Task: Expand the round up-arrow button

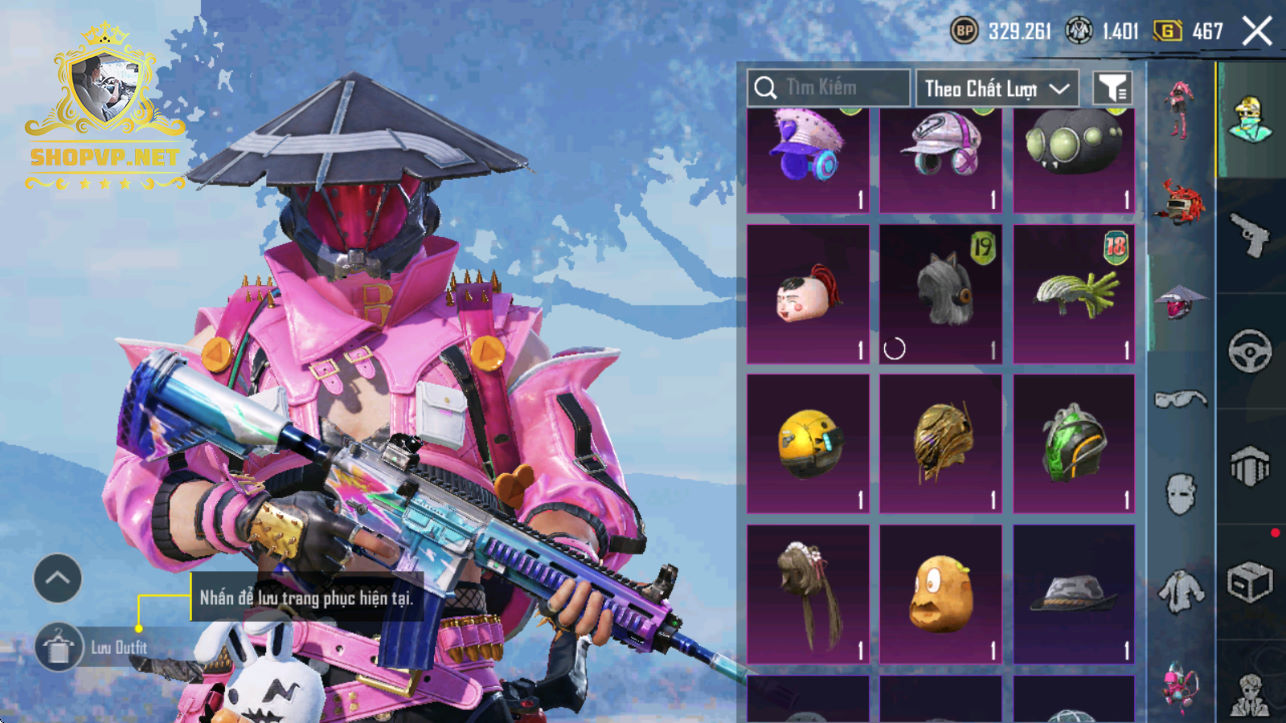Action: click(x=58, y=578)
